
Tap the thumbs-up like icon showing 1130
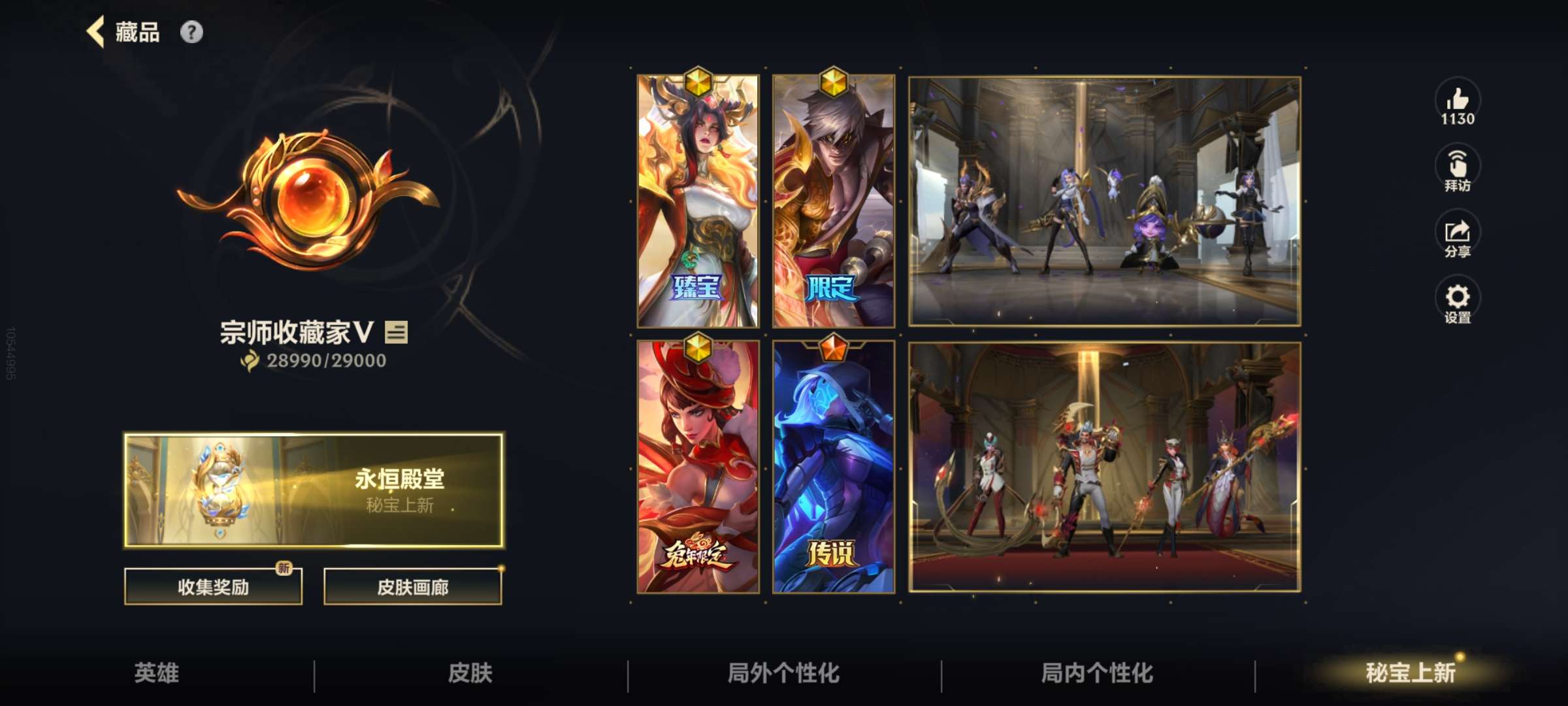pos(1456,101)
